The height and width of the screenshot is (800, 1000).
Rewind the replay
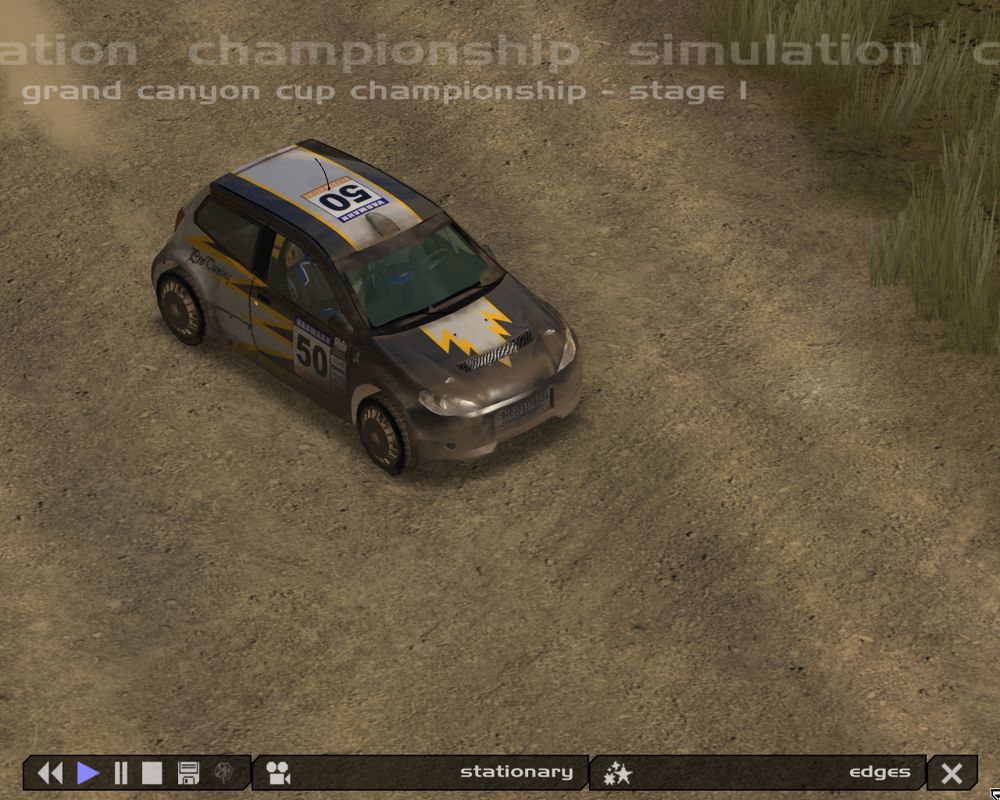click(x=50, y=773)
